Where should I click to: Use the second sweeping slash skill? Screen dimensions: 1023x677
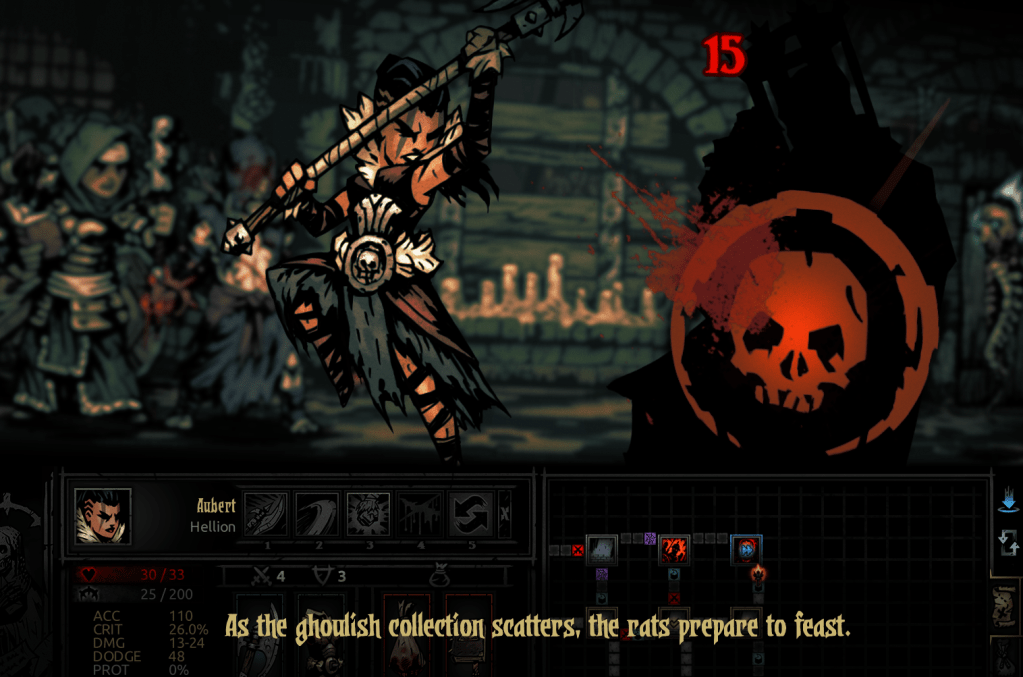(317, 515)
